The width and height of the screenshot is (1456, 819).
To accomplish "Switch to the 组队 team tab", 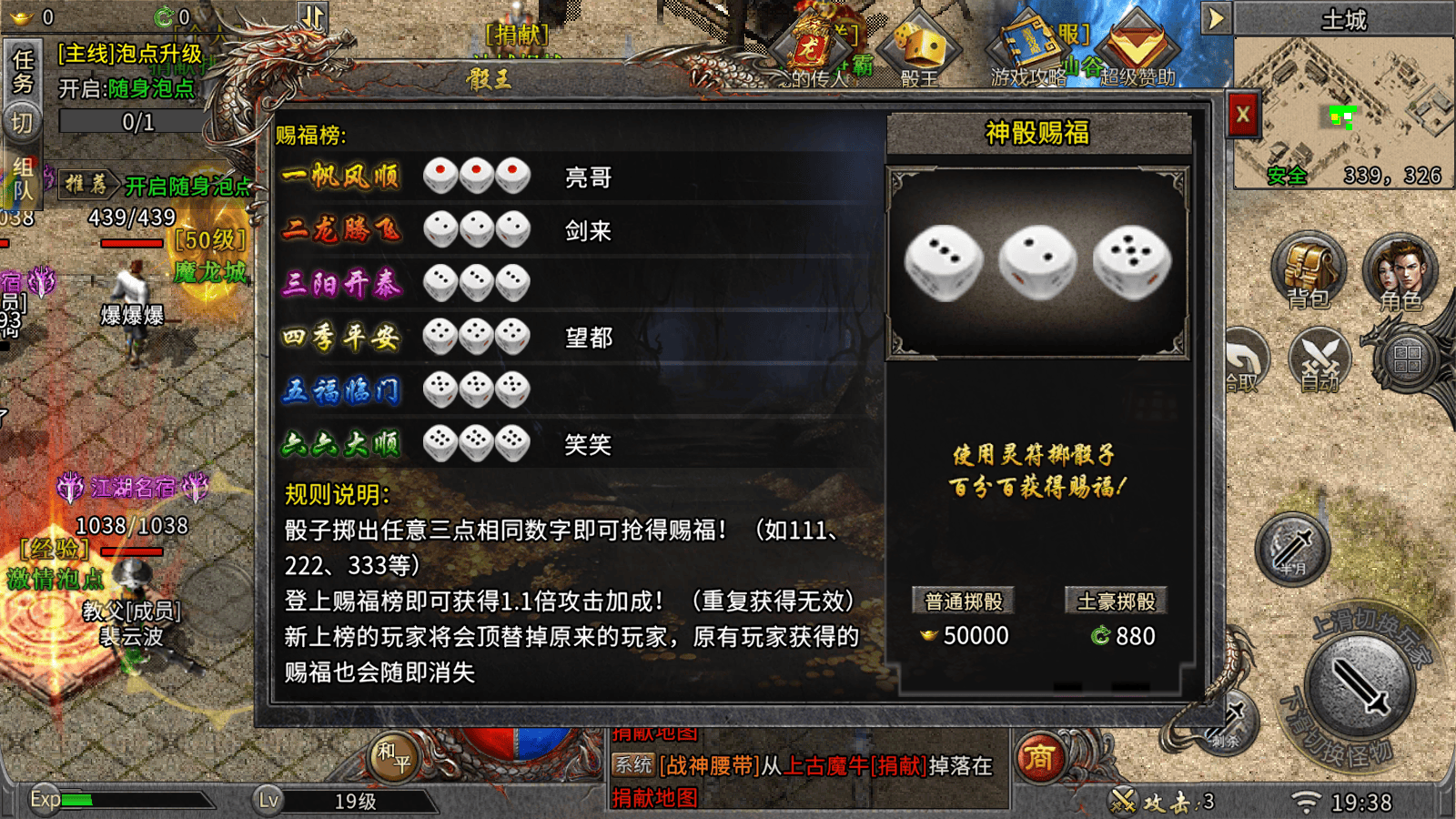I will [x=23, y=178].
